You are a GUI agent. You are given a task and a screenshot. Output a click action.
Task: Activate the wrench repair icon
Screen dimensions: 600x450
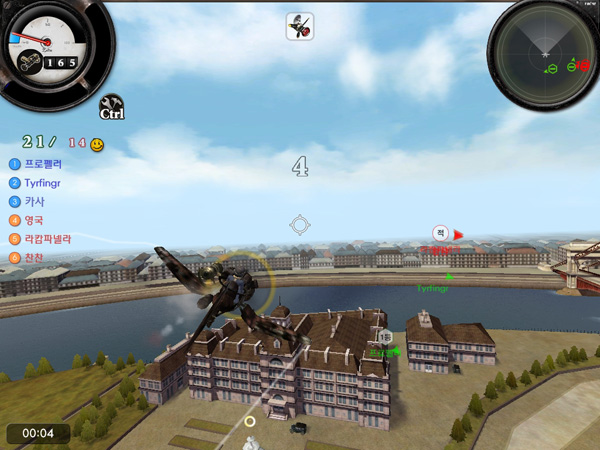tap(112, 105)
